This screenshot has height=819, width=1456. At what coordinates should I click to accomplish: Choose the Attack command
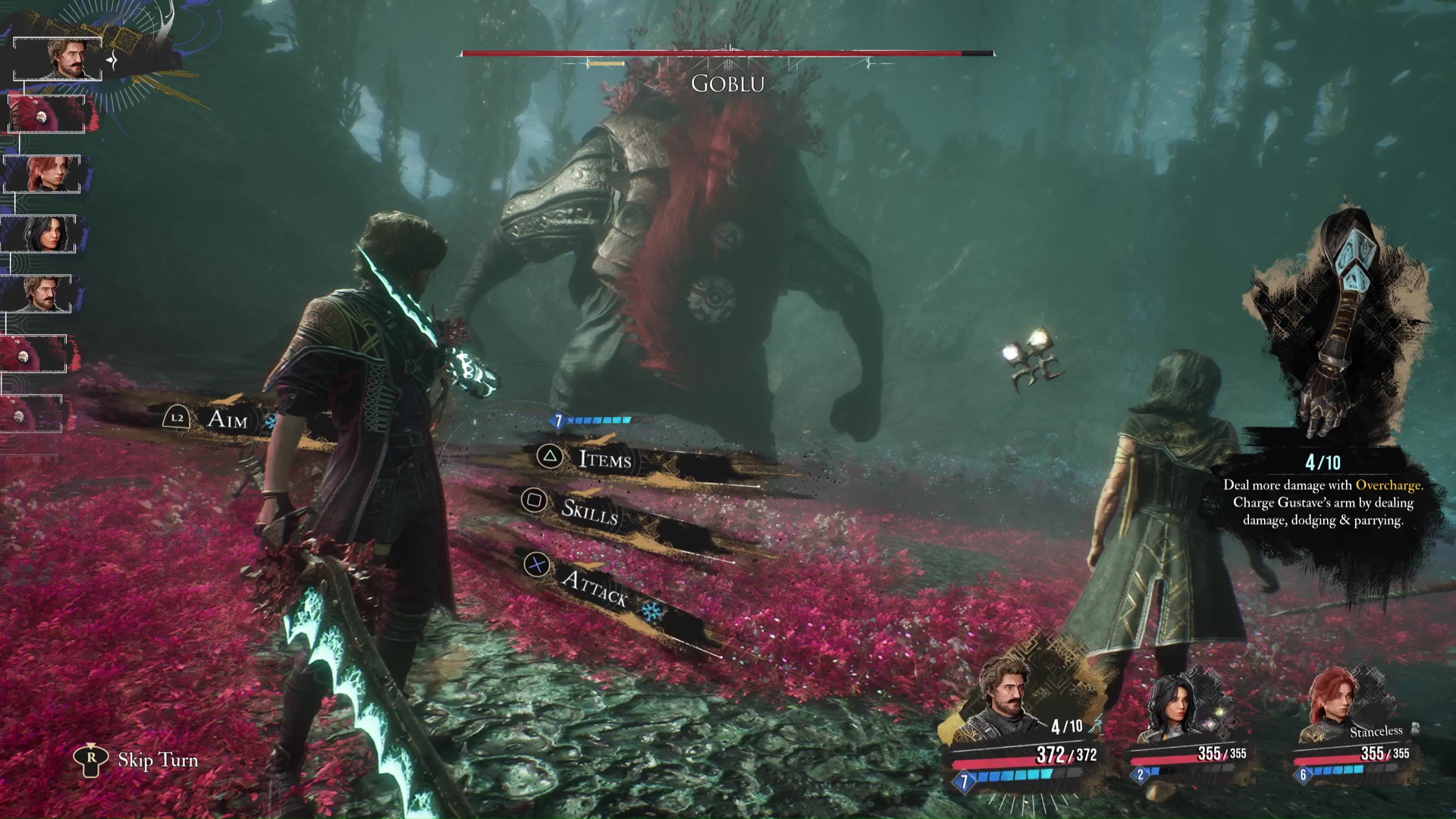(594, 586)
